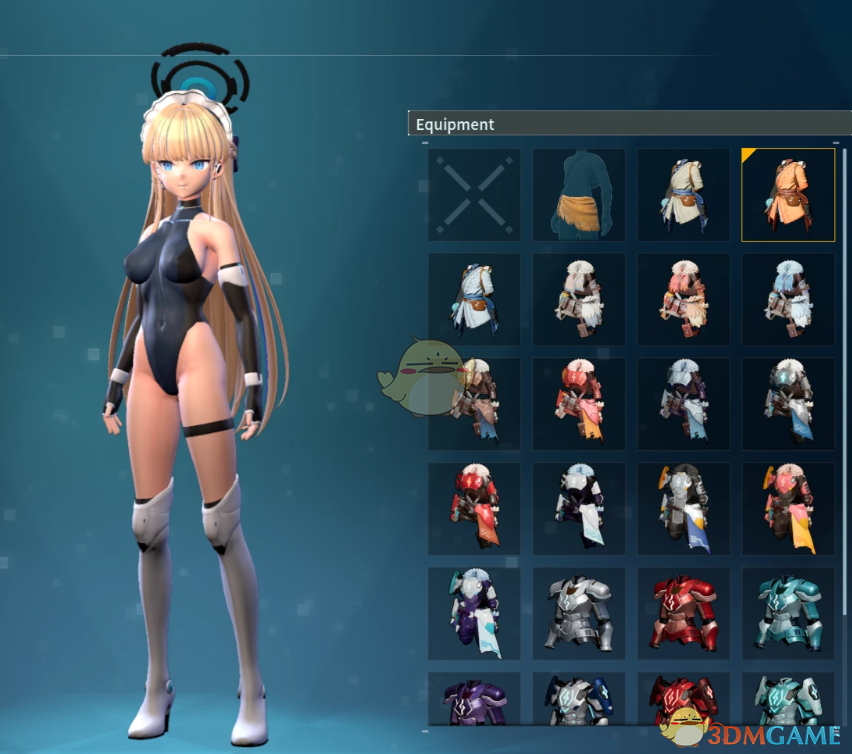Select the empty X unequip slot
This screenshot has width=852, height=754.
point(474,195)
